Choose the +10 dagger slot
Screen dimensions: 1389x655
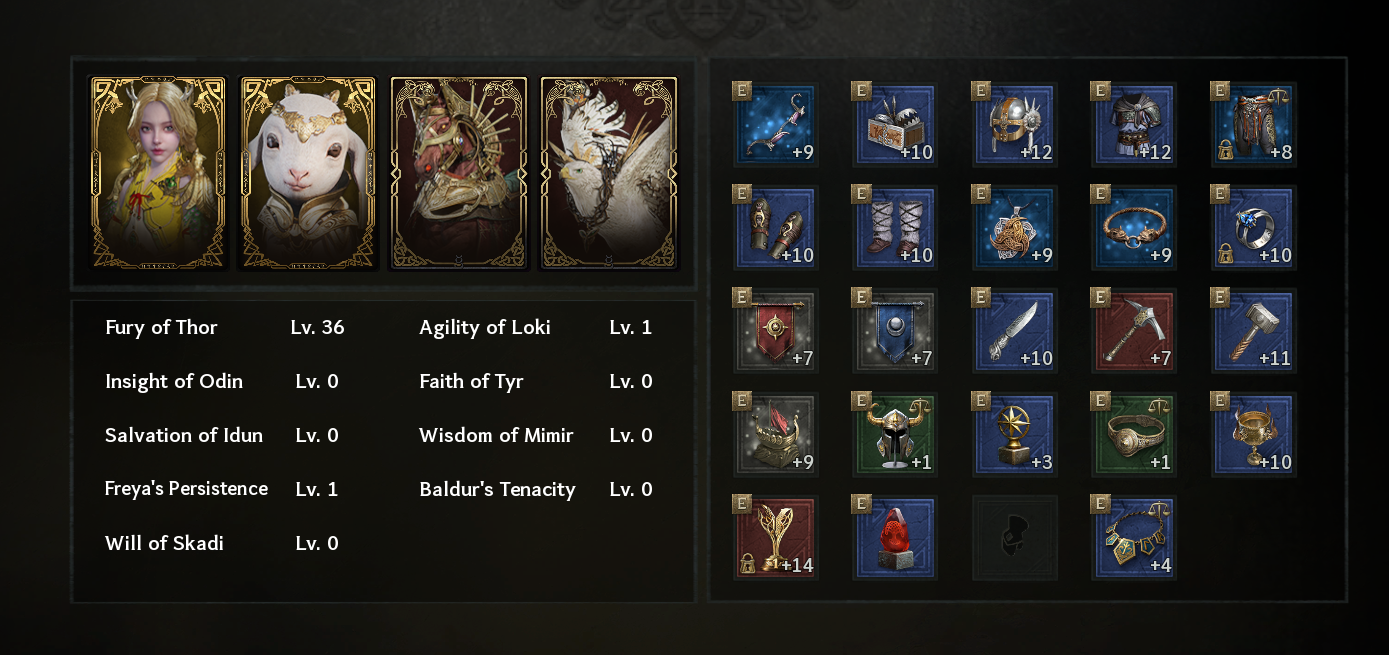1014,331
